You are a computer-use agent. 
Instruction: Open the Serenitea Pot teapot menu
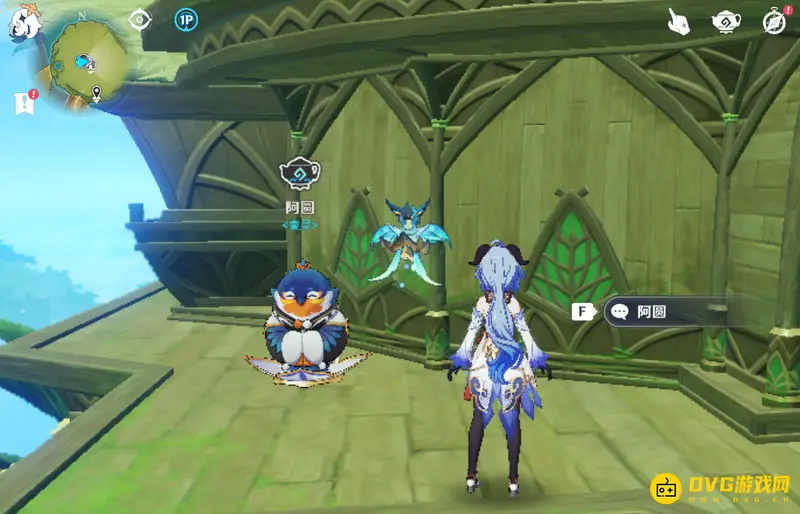coord(725,21)
